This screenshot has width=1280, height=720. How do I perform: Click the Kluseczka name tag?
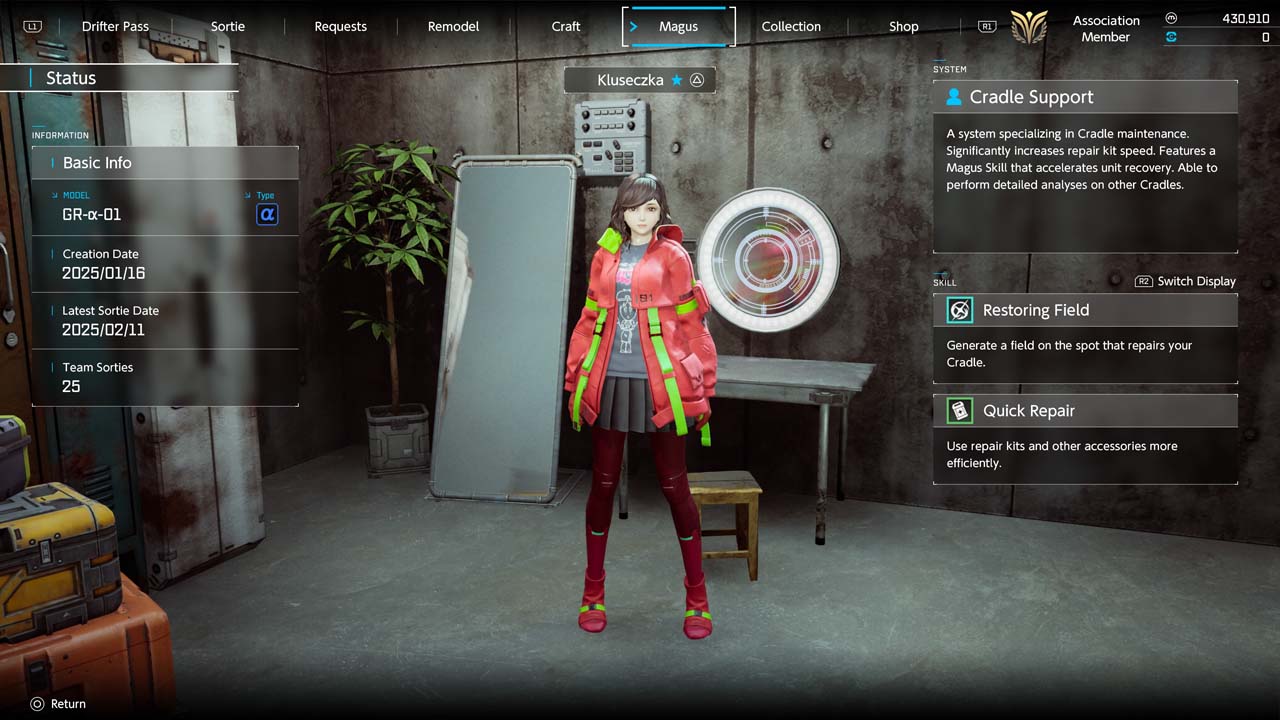pyautogui.click(x=640, y=80)
